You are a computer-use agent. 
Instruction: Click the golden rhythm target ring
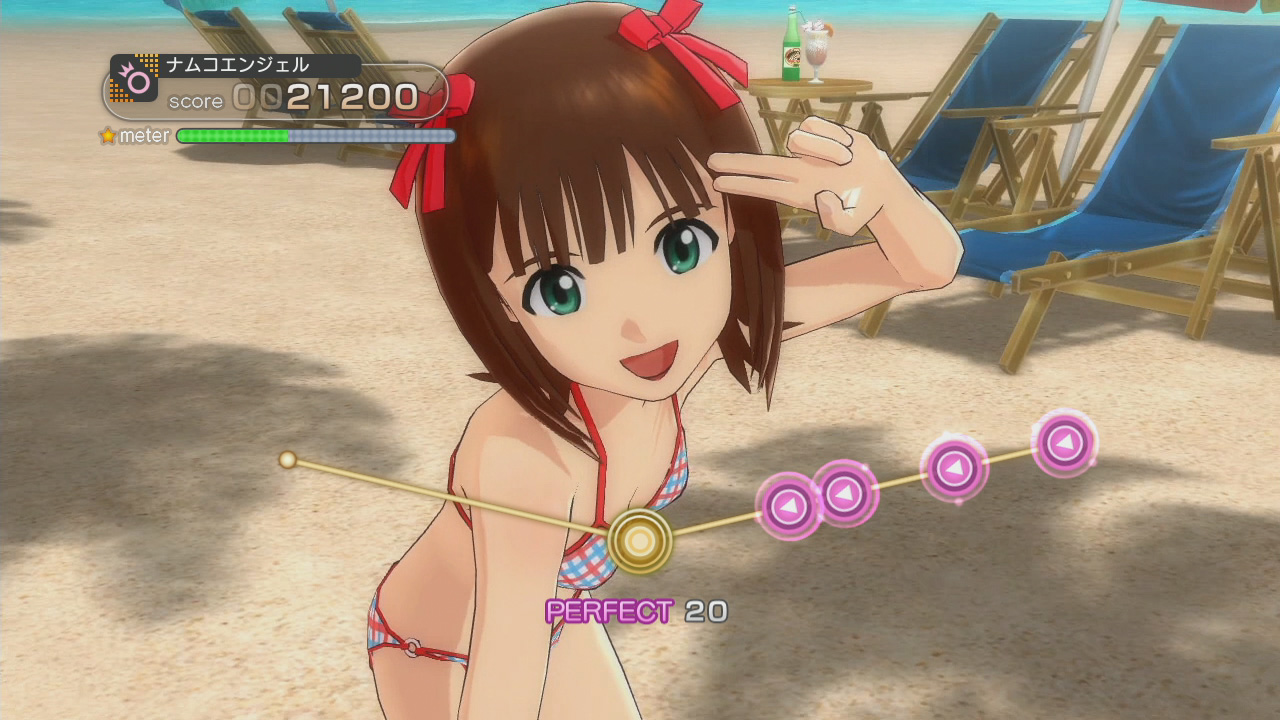(640, 541)
